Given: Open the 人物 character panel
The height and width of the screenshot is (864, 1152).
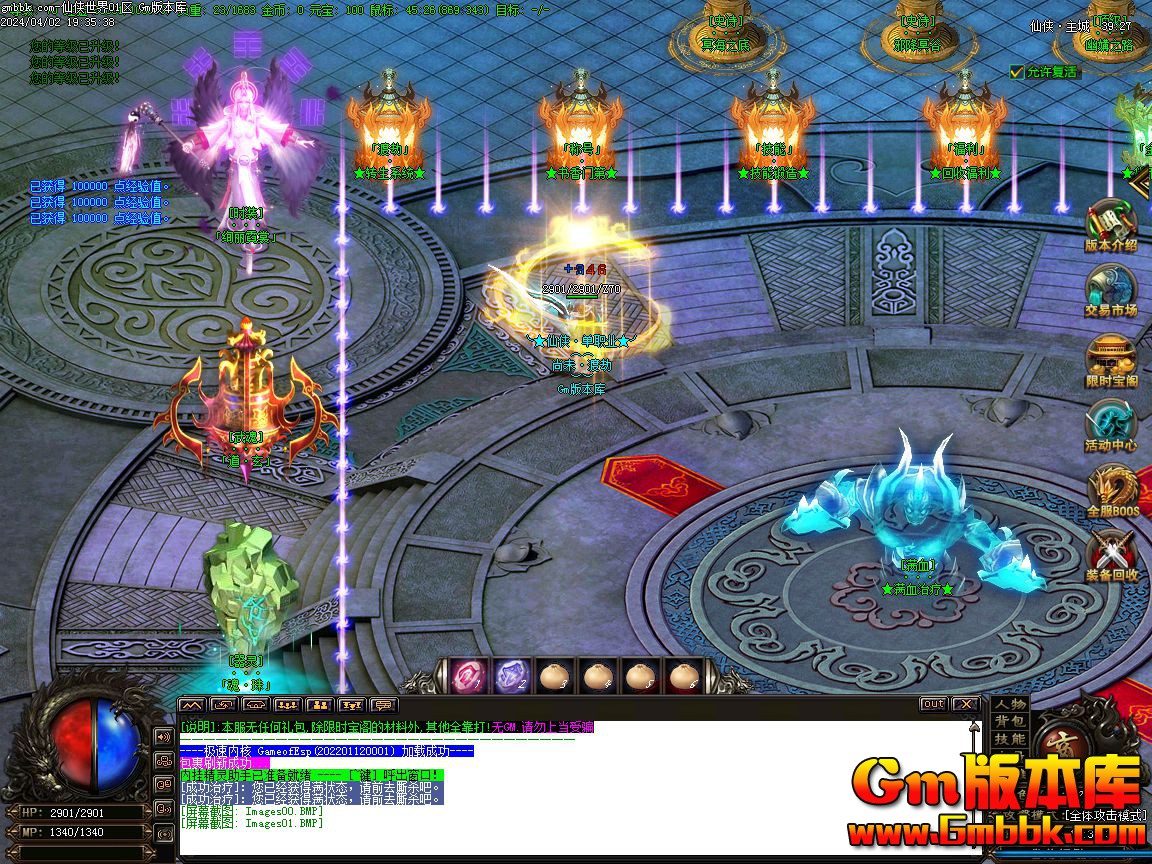Looking at the screenshot, I should pyautogui.click(x=1010, y=704).
